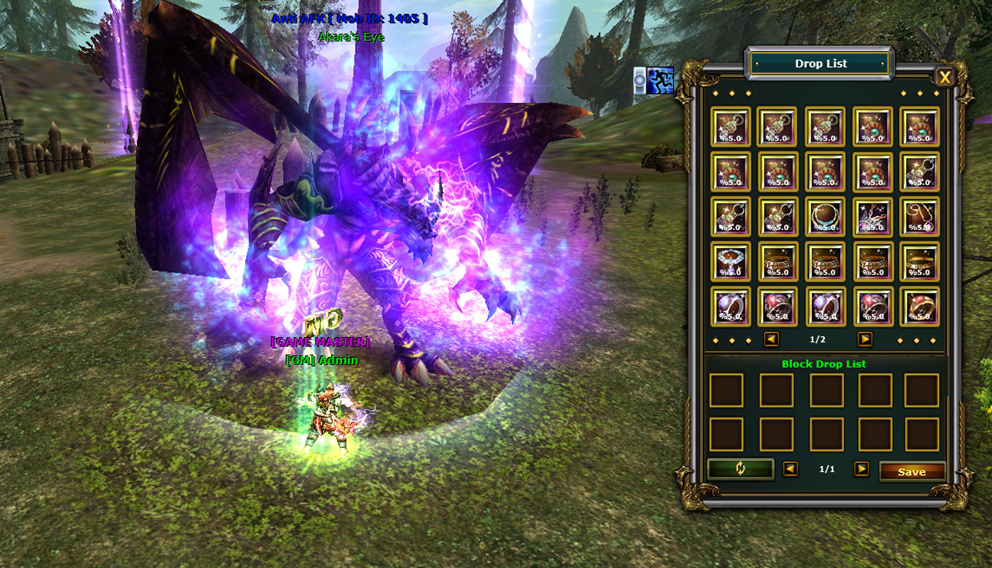This screenshot has height=568, width=992.
Task: Select the gold ring with red gem
Action: point(920,306)
